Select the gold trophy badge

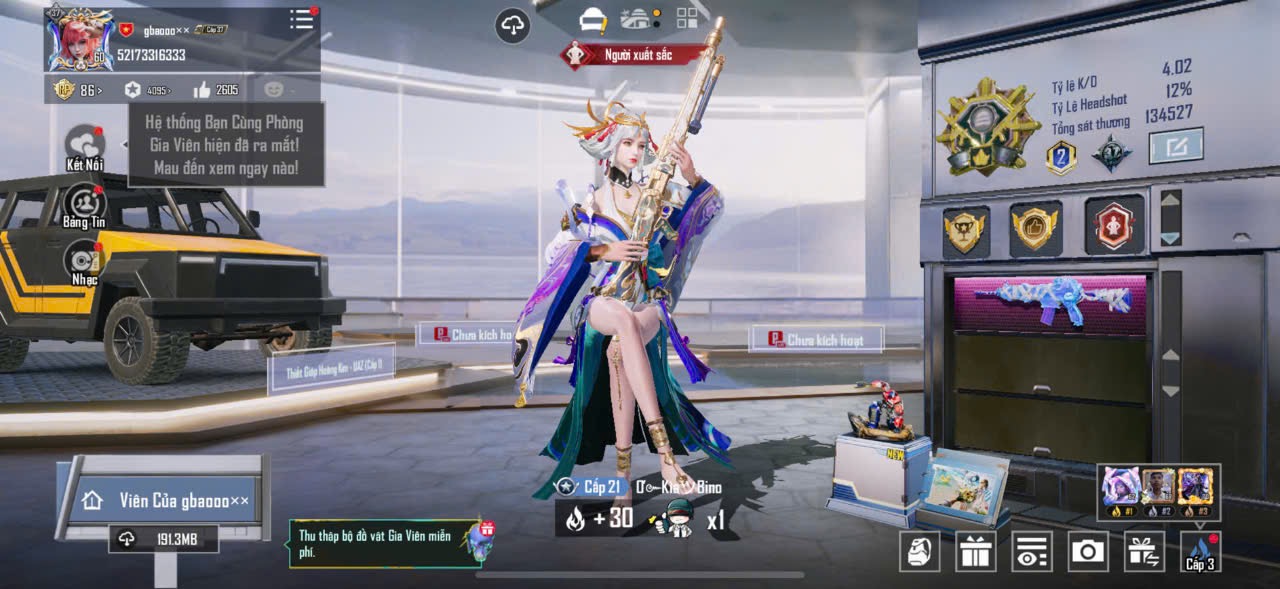coord(966,229)
